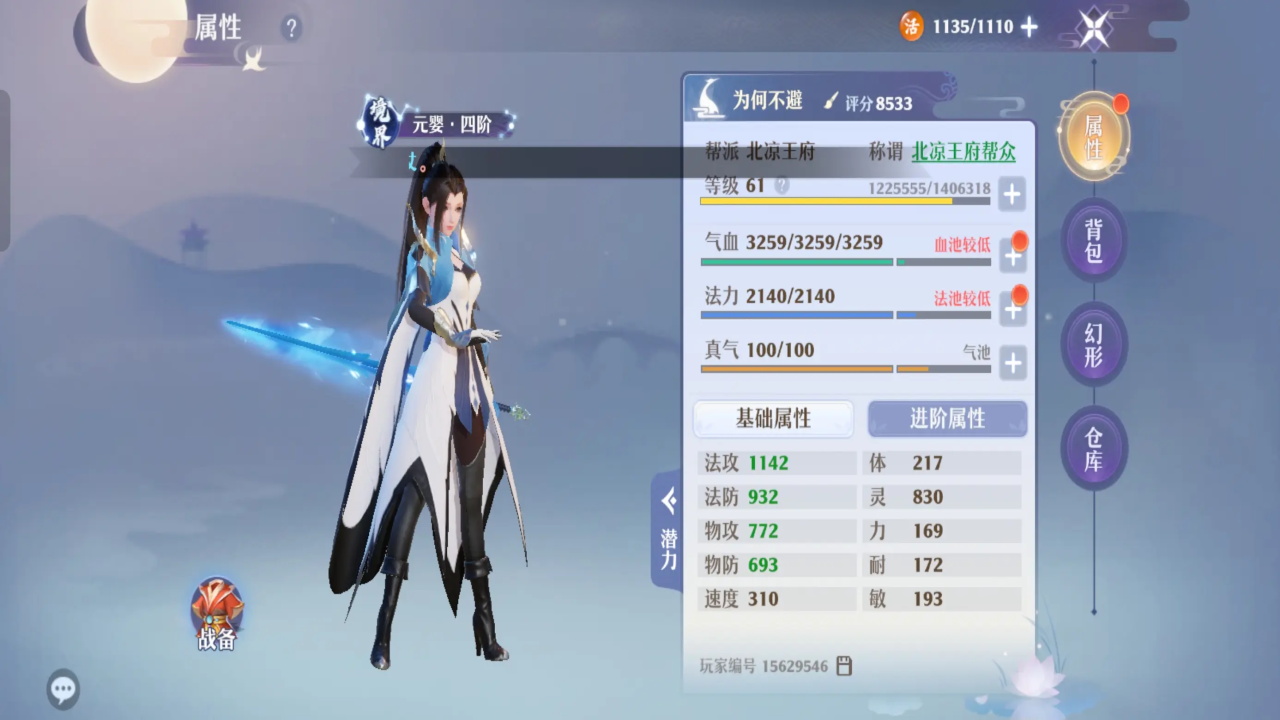Open the 北凉王府帮众 title link
Image resolution: width=1280 pixels, height=720 pixels.
[963, 152]
